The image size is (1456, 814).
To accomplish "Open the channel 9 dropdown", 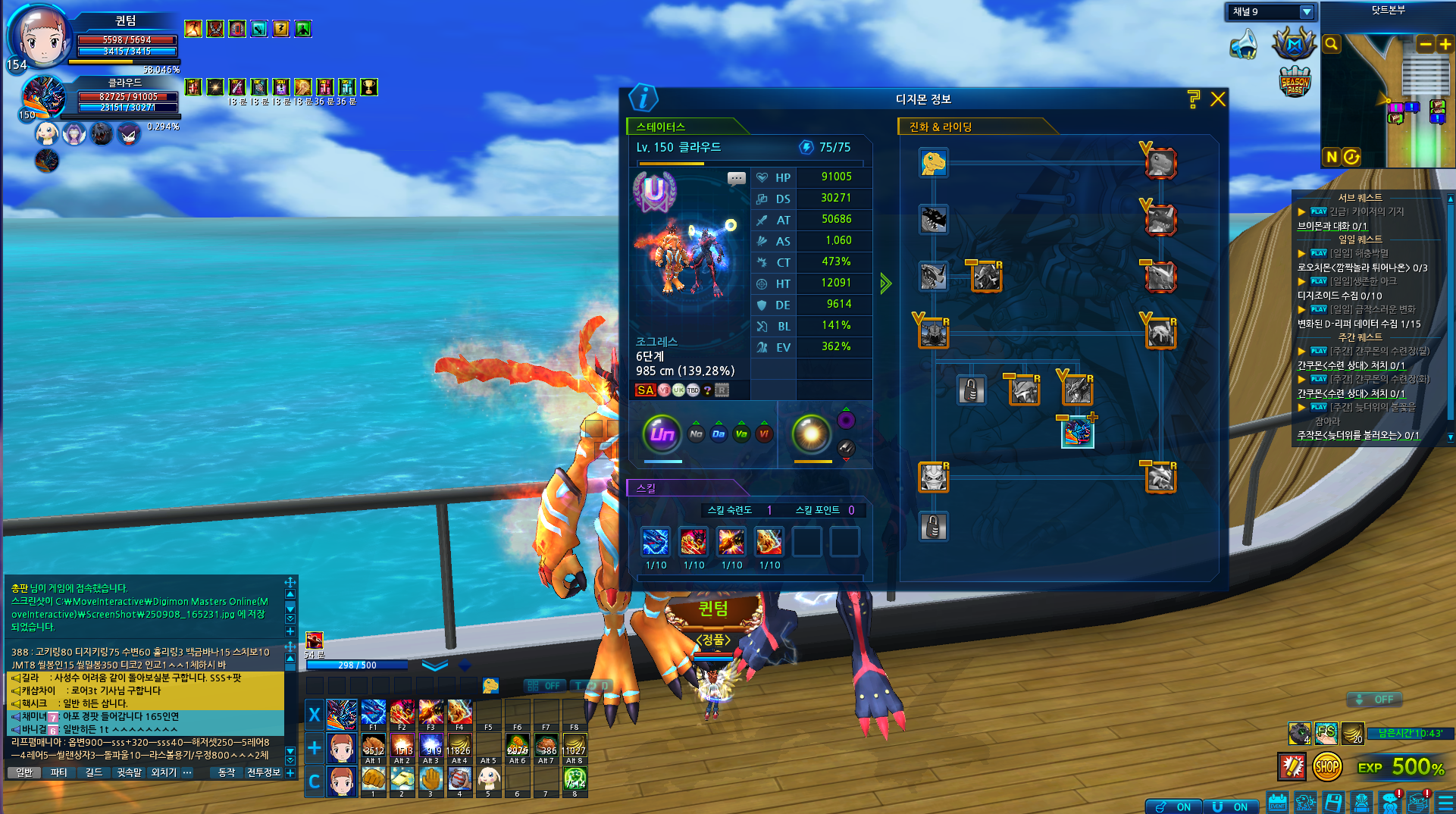I will (1306, 11).
